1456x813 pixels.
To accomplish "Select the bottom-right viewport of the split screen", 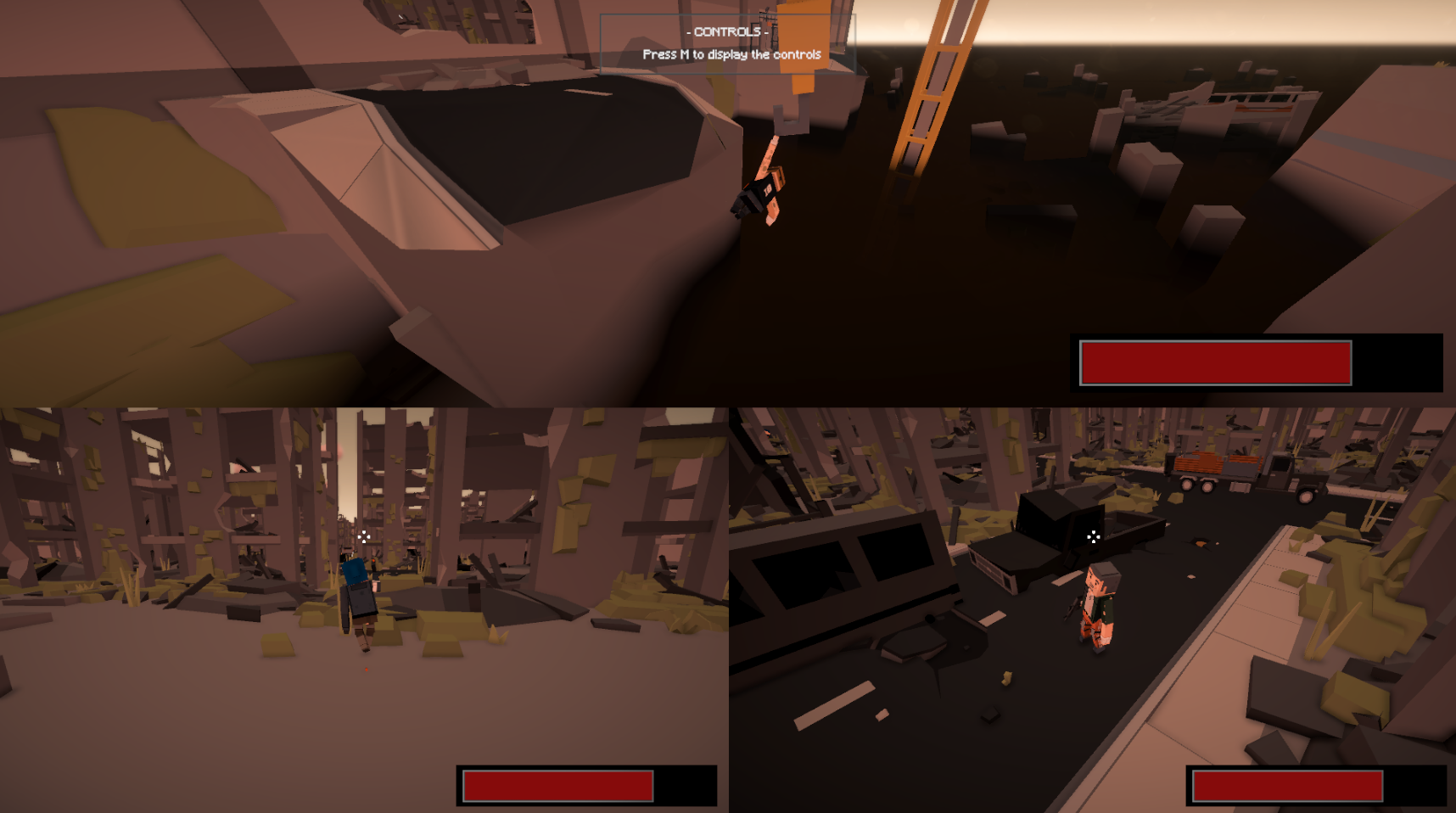I will [1093, 609].
